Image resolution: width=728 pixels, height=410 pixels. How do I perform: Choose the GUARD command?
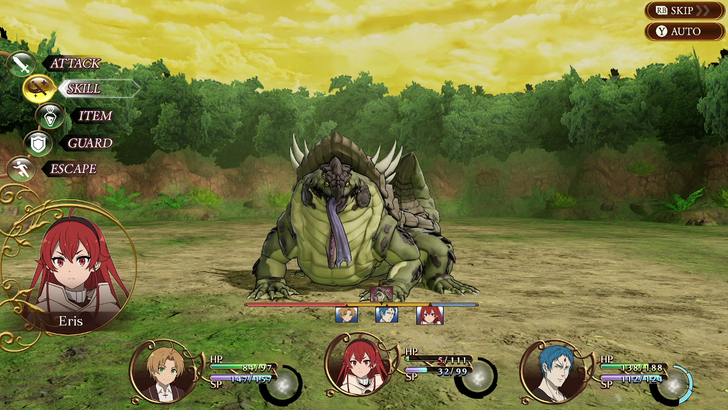tap(88, 142)
